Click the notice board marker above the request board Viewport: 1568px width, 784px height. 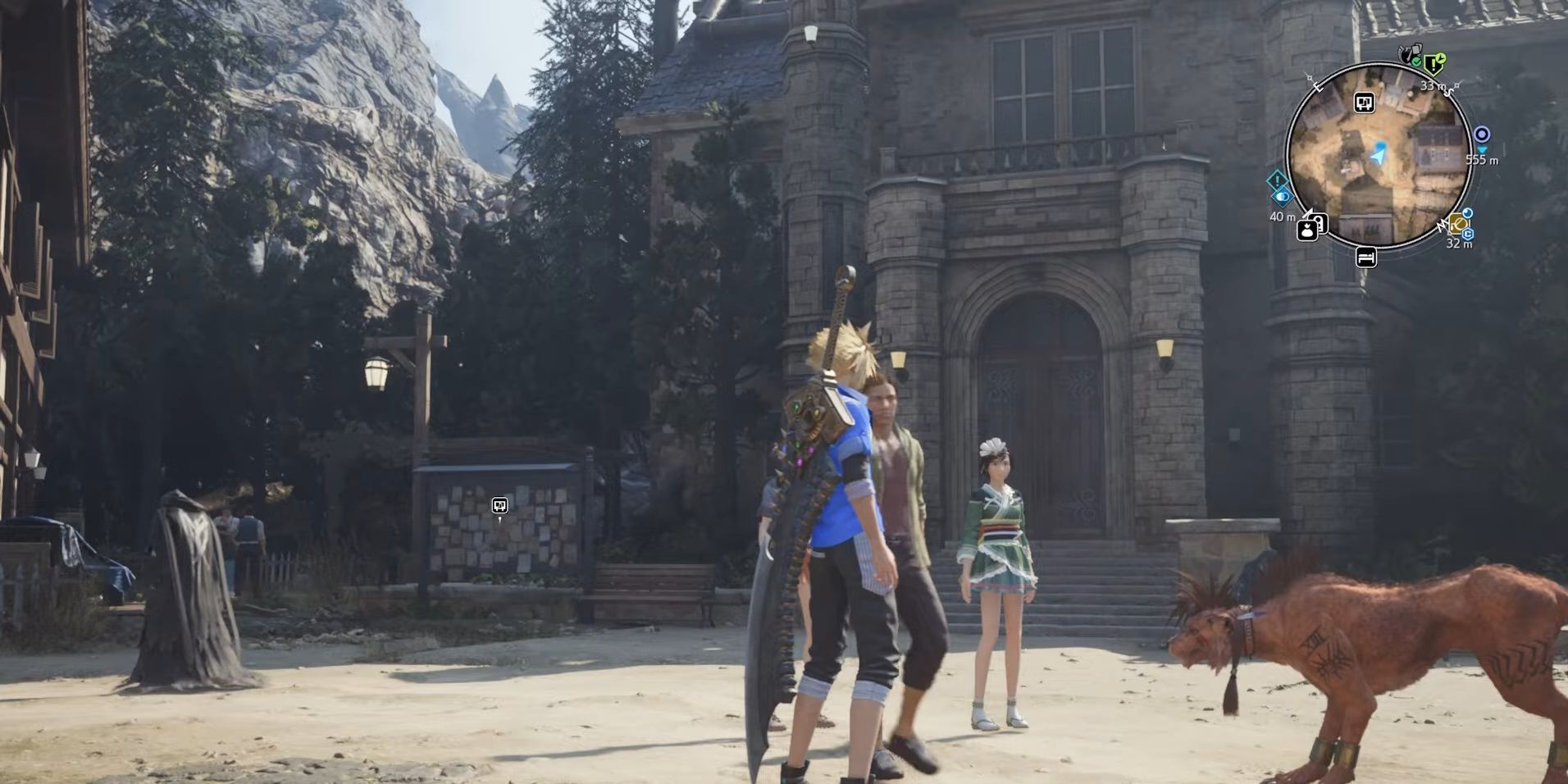[500, 506]
